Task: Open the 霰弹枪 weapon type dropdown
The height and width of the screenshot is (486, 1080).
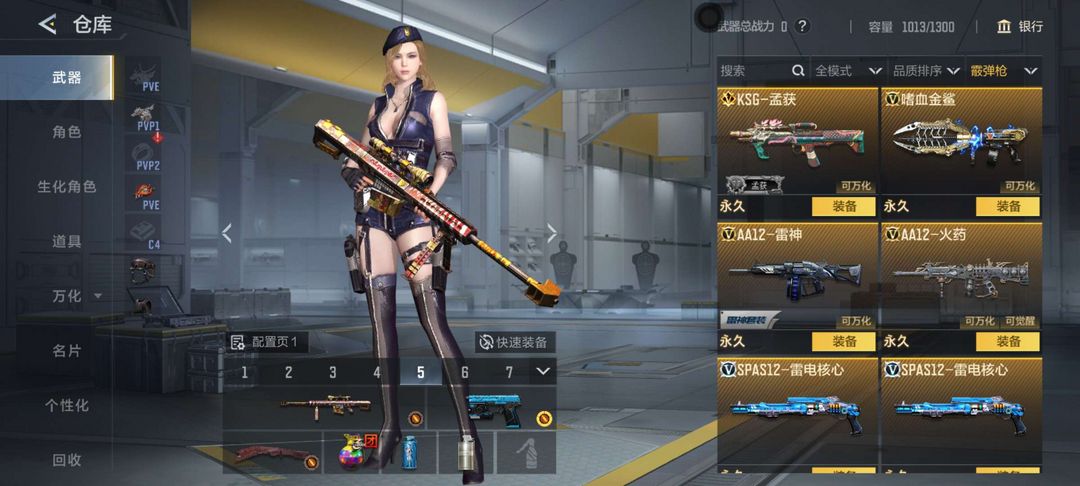Action: point(1003,71)
